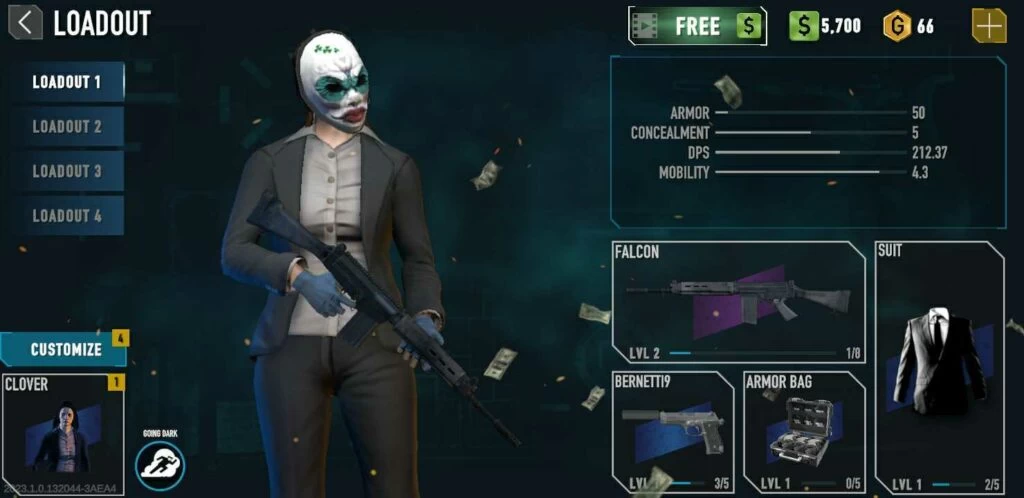Image resolution: width=1024 pixels, height=498 pixels.
Task: Select the Bernetti9 pistol slot
Action: point(673,432)
